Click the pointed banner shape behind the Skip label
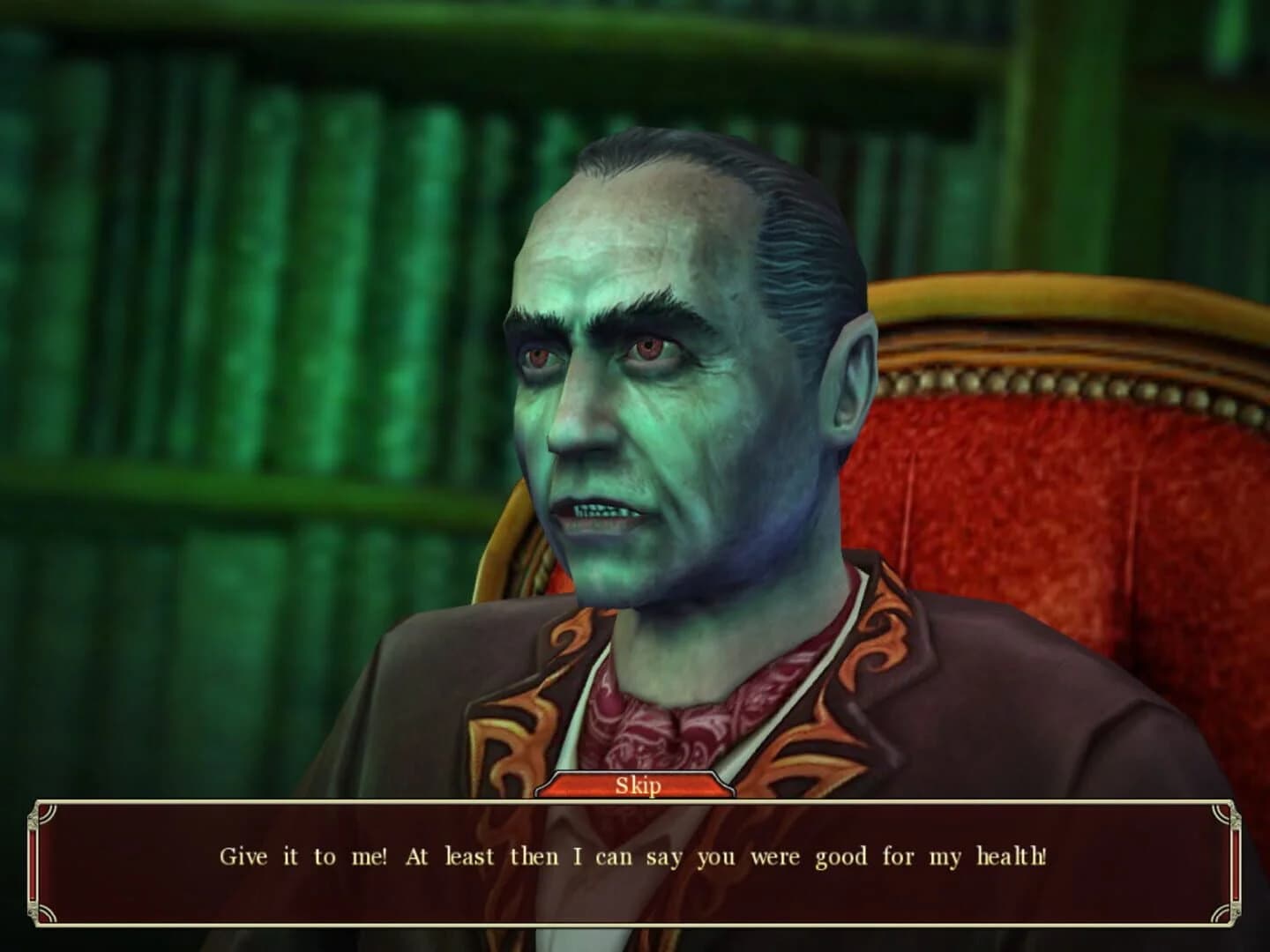Screen dimensions: 1270x952 pos(582,785)
